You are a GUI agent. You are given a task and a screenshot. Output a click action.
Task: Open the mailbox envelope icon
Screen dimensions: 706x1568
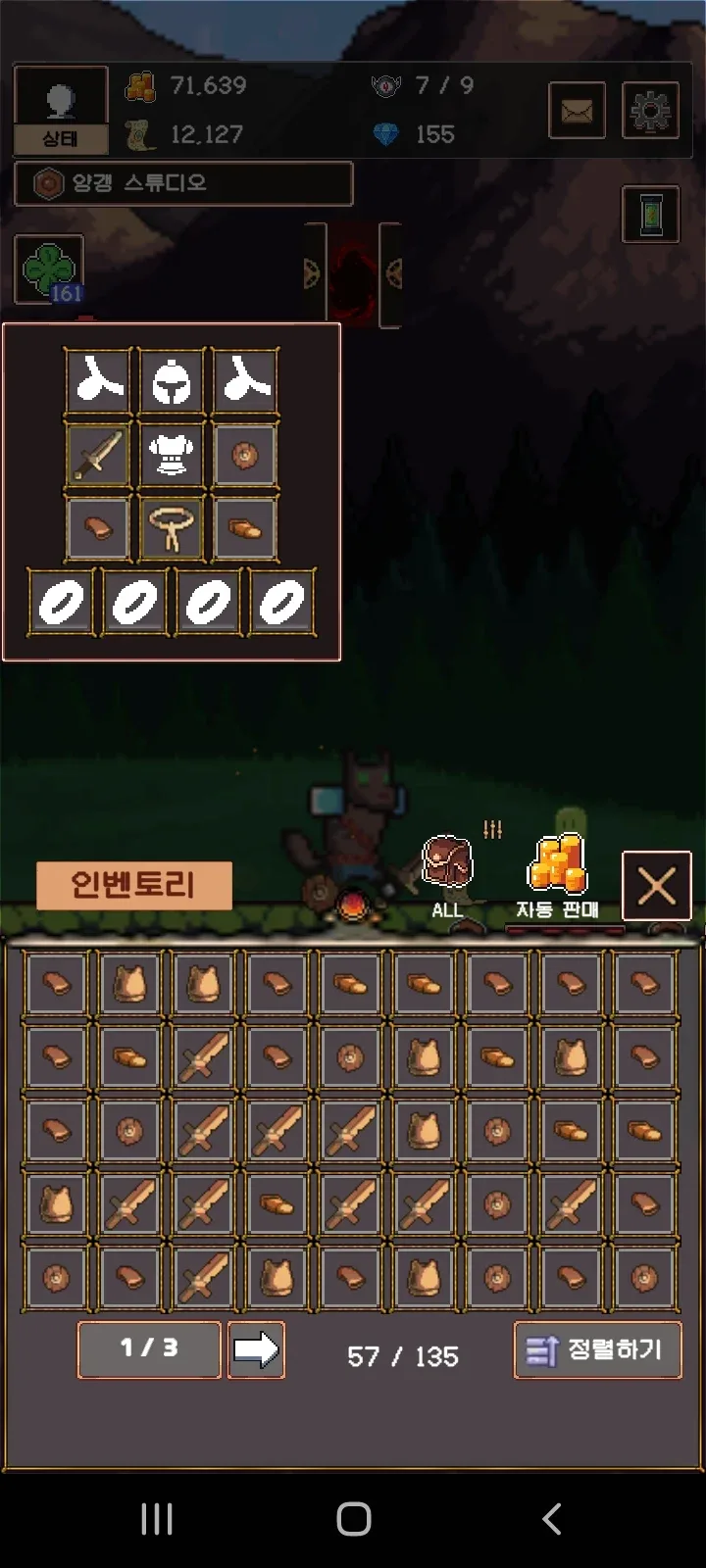tap(577, 111)
